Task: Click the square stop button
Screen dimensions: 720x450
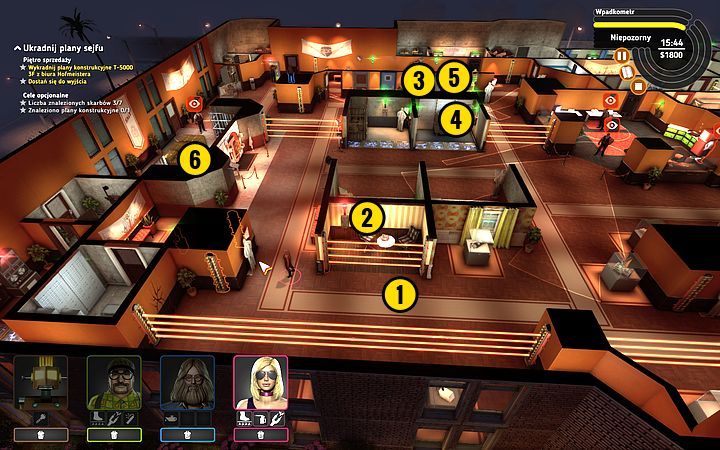Action: click(636, 86)
